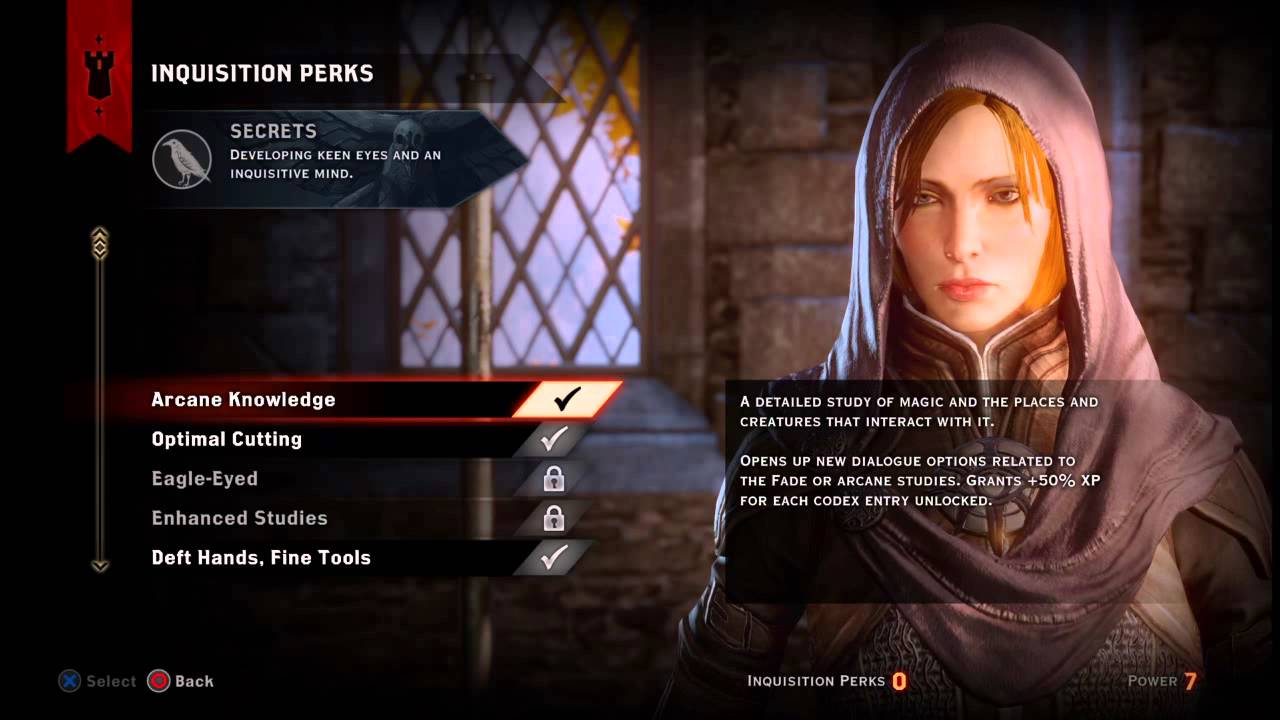1280x720 pixels.
Task: Pick the locked Enhanced Studies perk
Action: click(x=239, y=518)
